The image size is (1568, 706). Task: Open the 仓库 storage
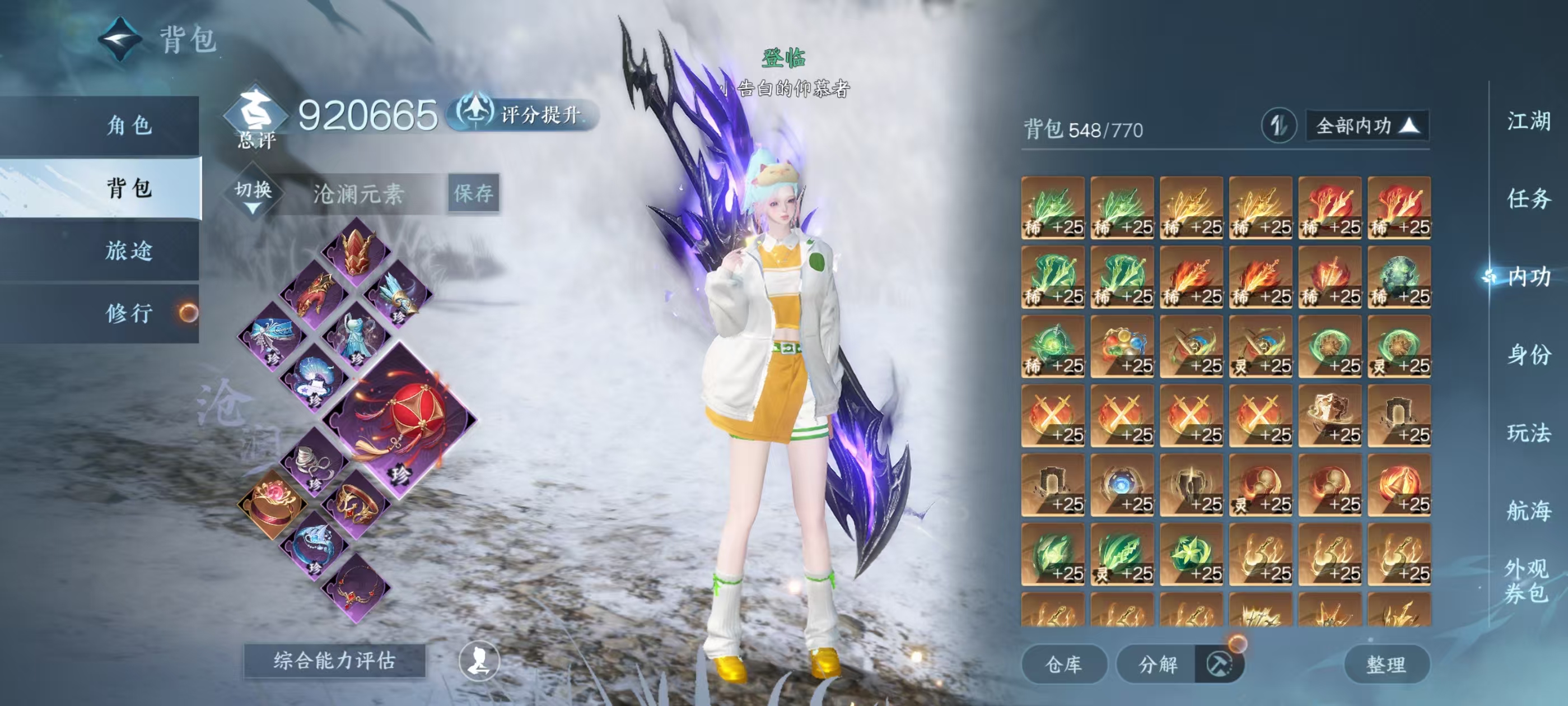point(1063,664)
